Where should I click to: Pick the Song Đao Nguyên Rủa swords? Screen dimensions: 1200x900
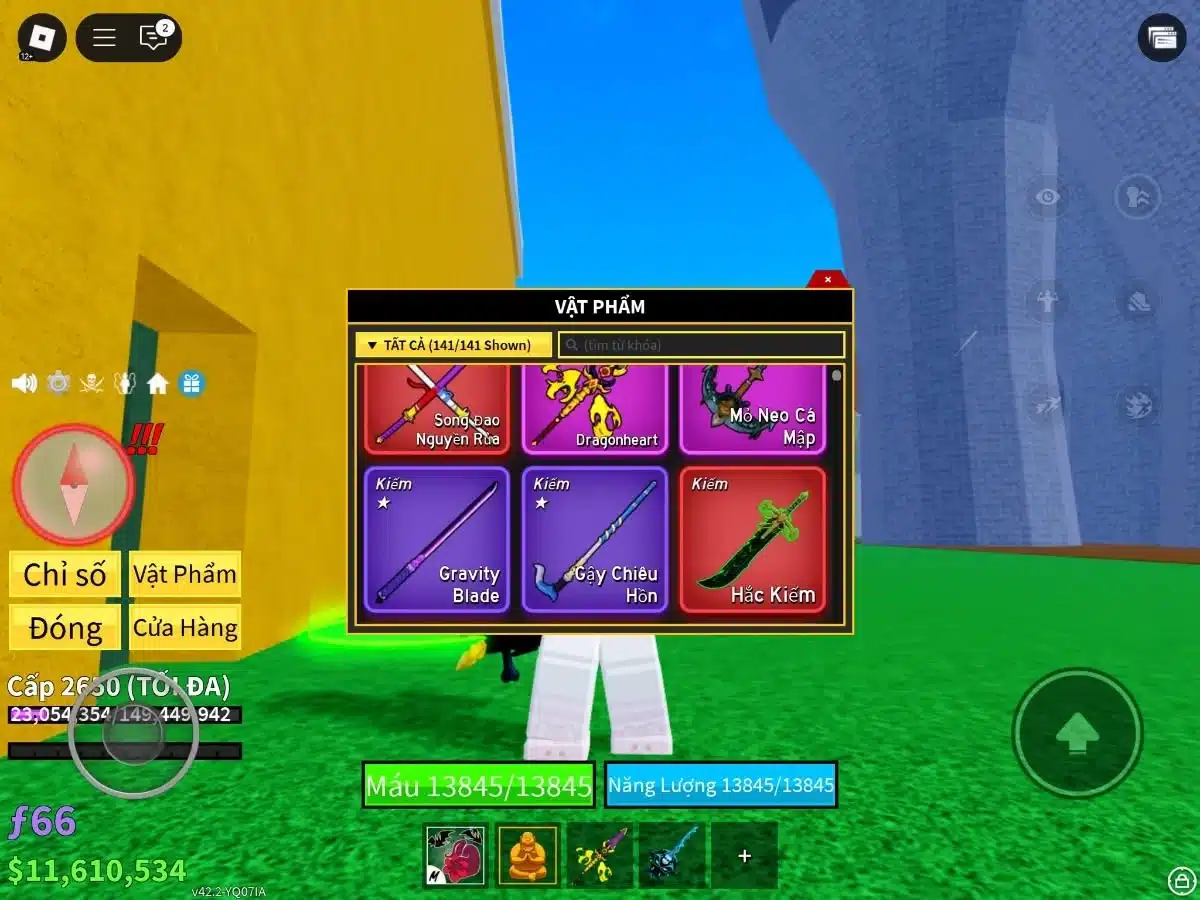tap(436, 410)
